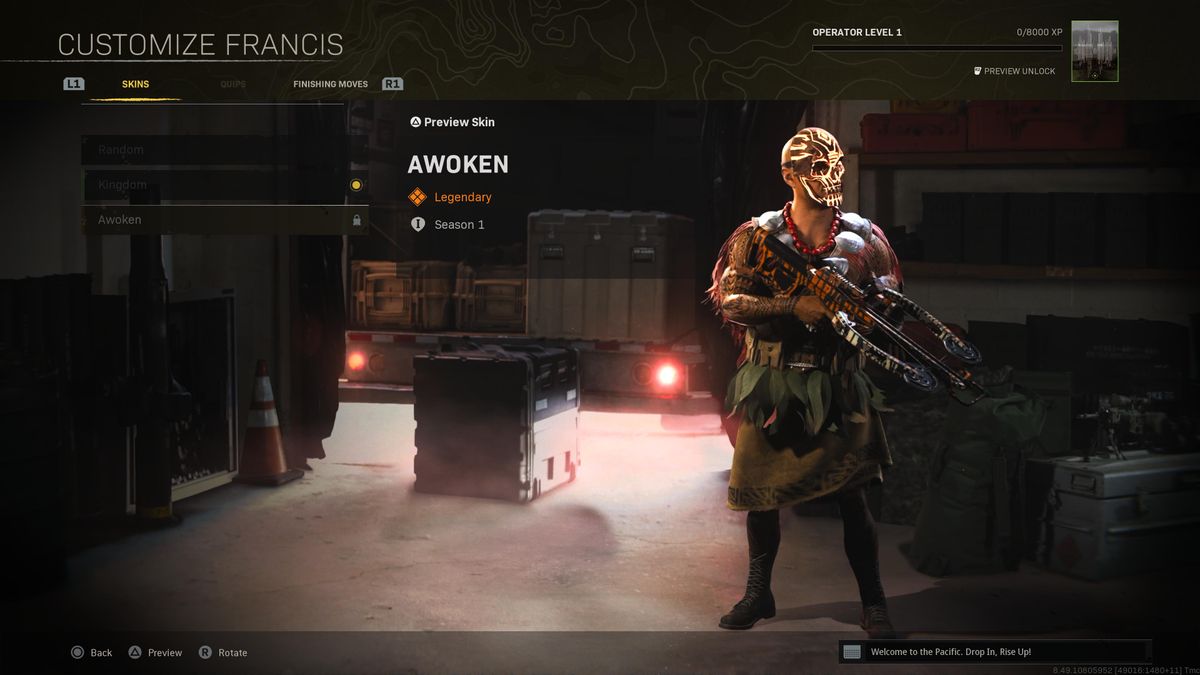Switch to the Skins tab

point(135,84)
